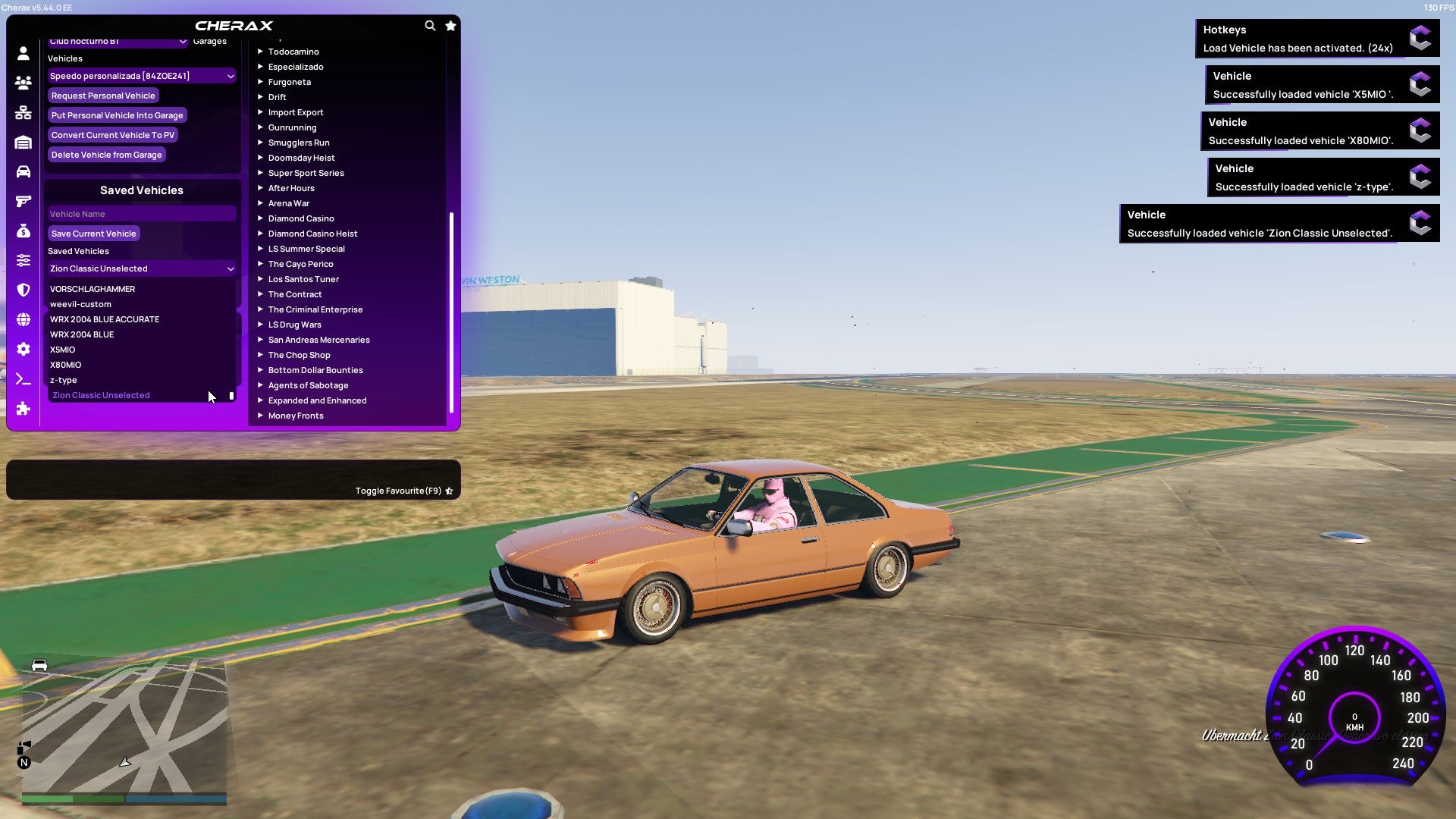Click the Network globe icon
The width and height of the screenshot is (1456, 819).
(23, 318)
